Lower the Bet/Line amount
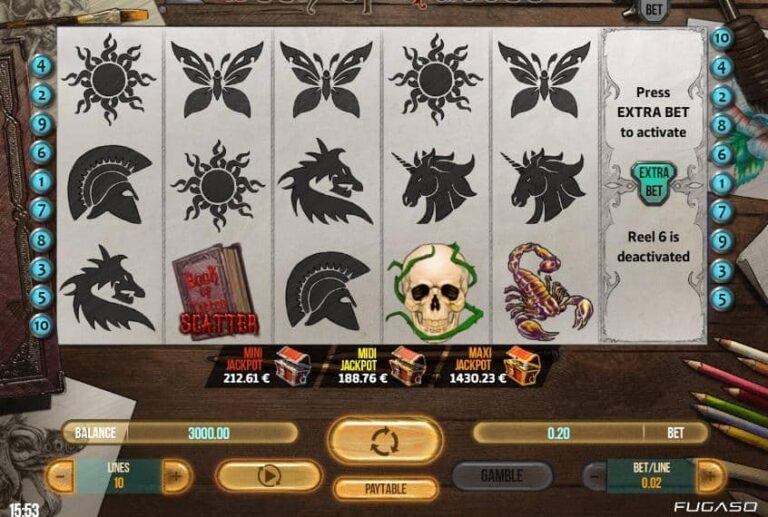The image size is (768, 517). pos(594,476)
